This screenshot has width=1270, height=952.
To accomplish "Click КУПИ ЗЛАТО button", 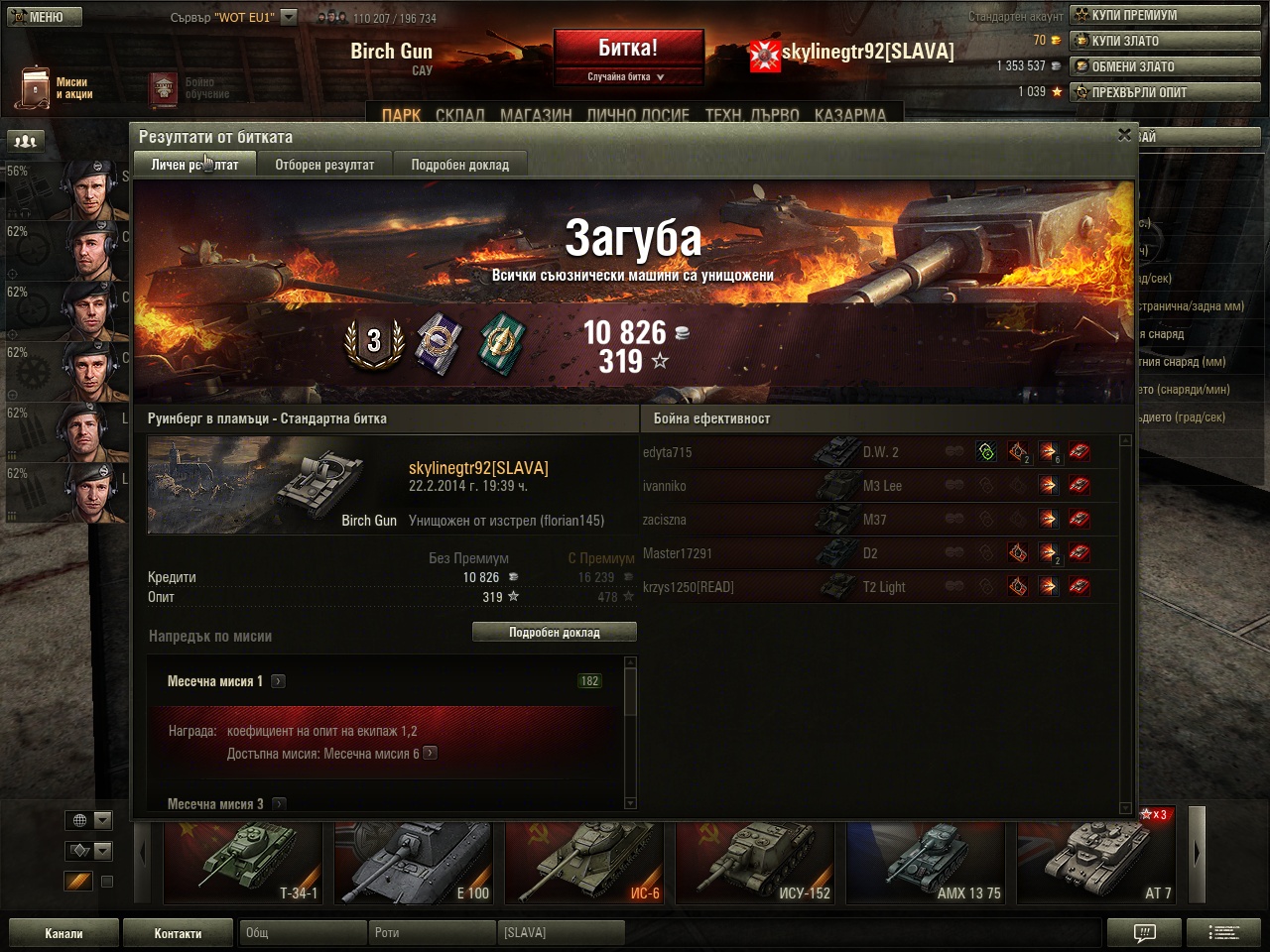I will tap(1164, 41).
